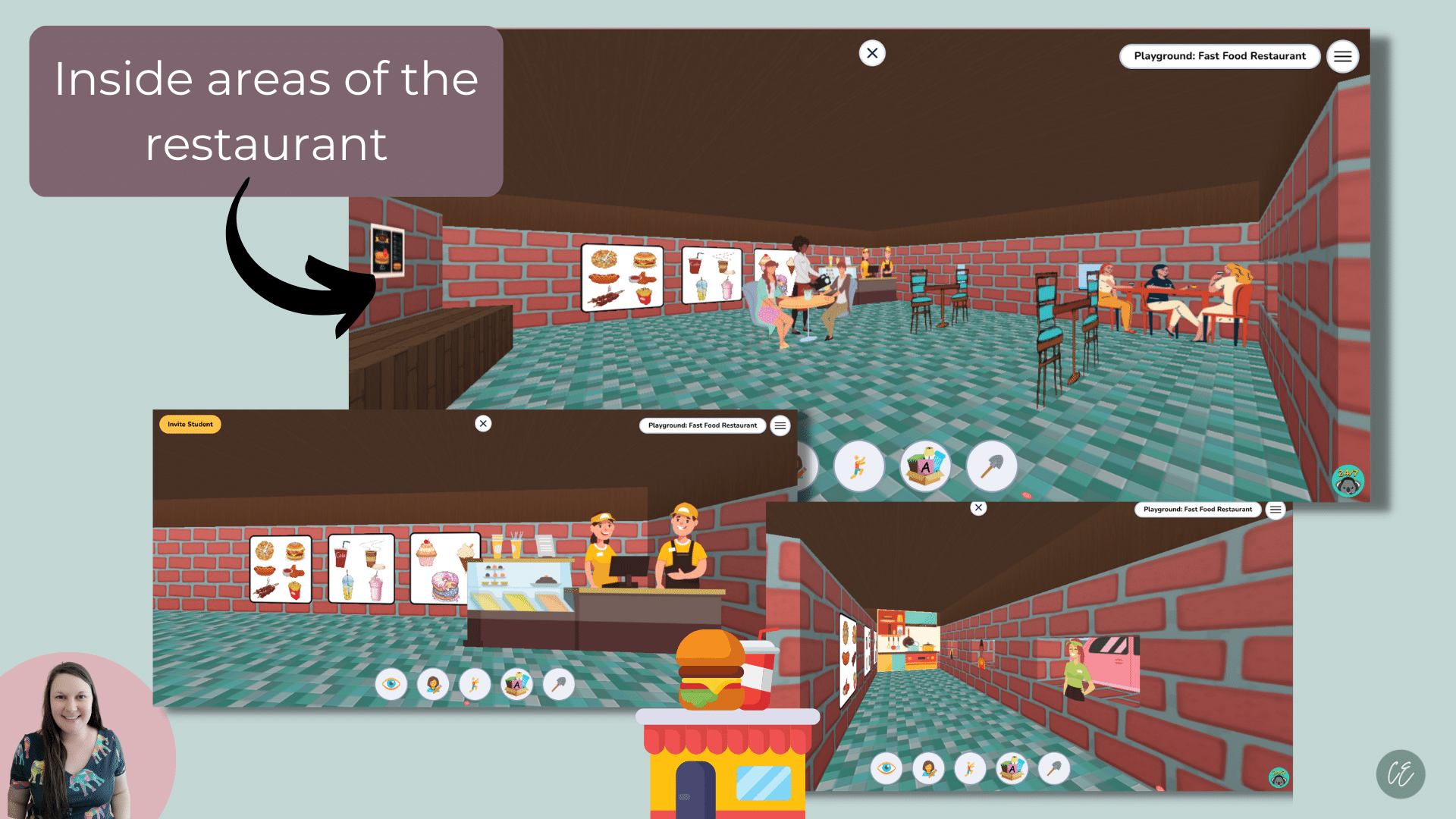Expand the menu next to Invite Student view title
This screenshot has width=1456, height=819.
780,425
